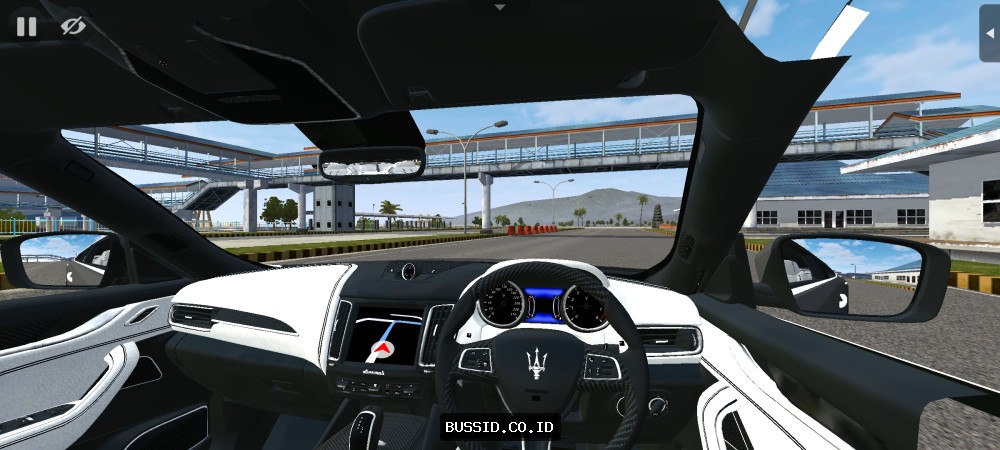
Task: Expand the top-center dropdown arrow tab
Action: point(500,7)
